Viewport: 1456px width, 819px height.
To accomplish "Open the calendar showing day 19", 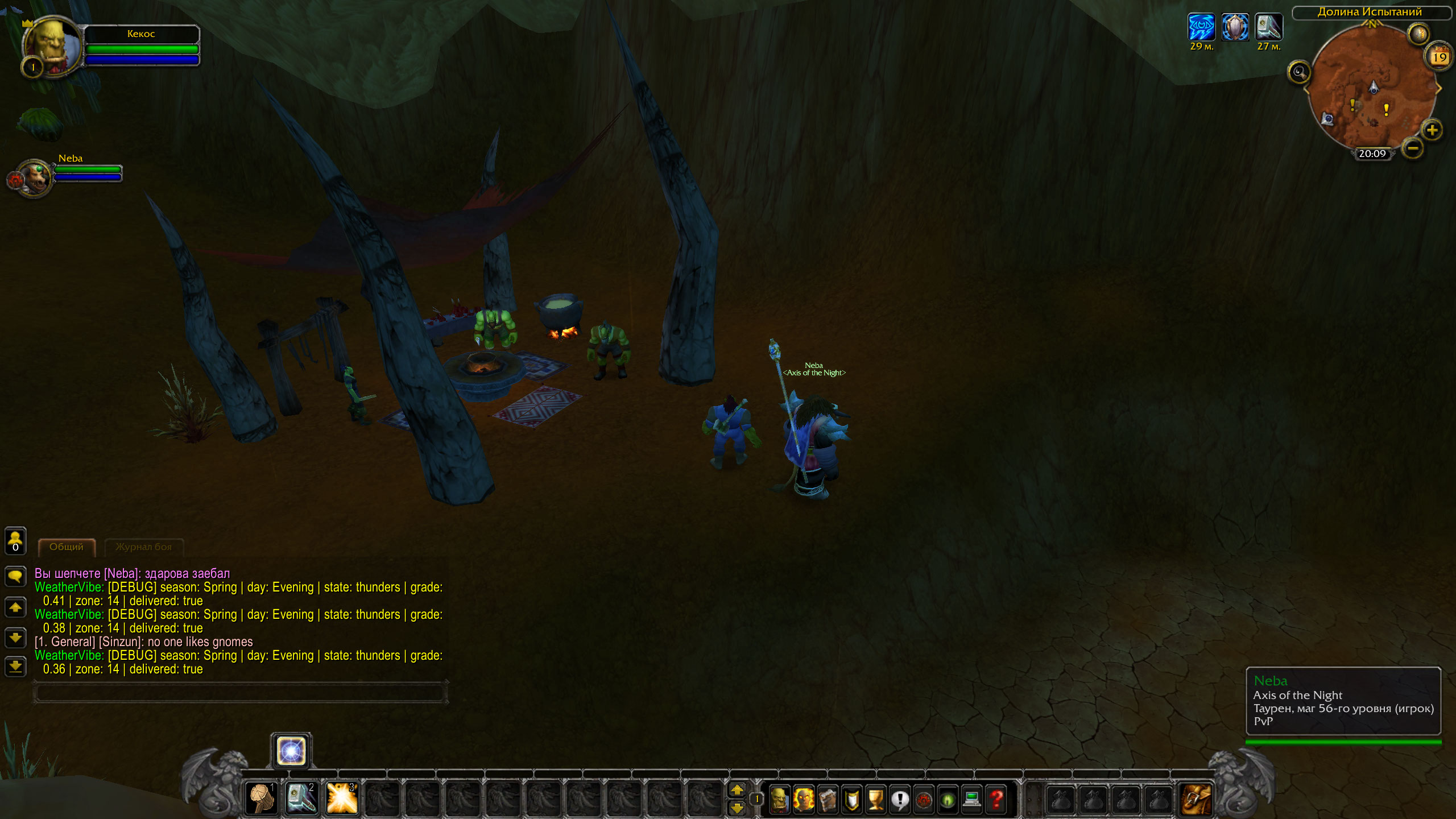I will (x=1439, y=56).
